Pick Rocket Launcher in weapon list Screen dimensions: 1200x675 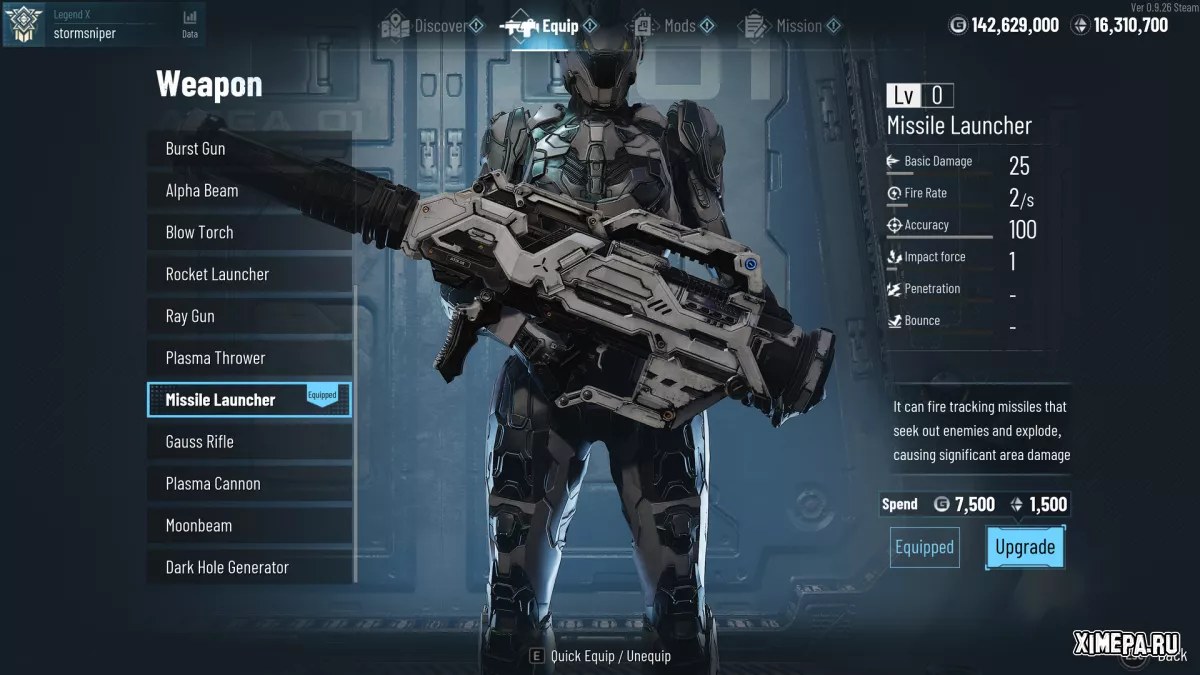249,275
